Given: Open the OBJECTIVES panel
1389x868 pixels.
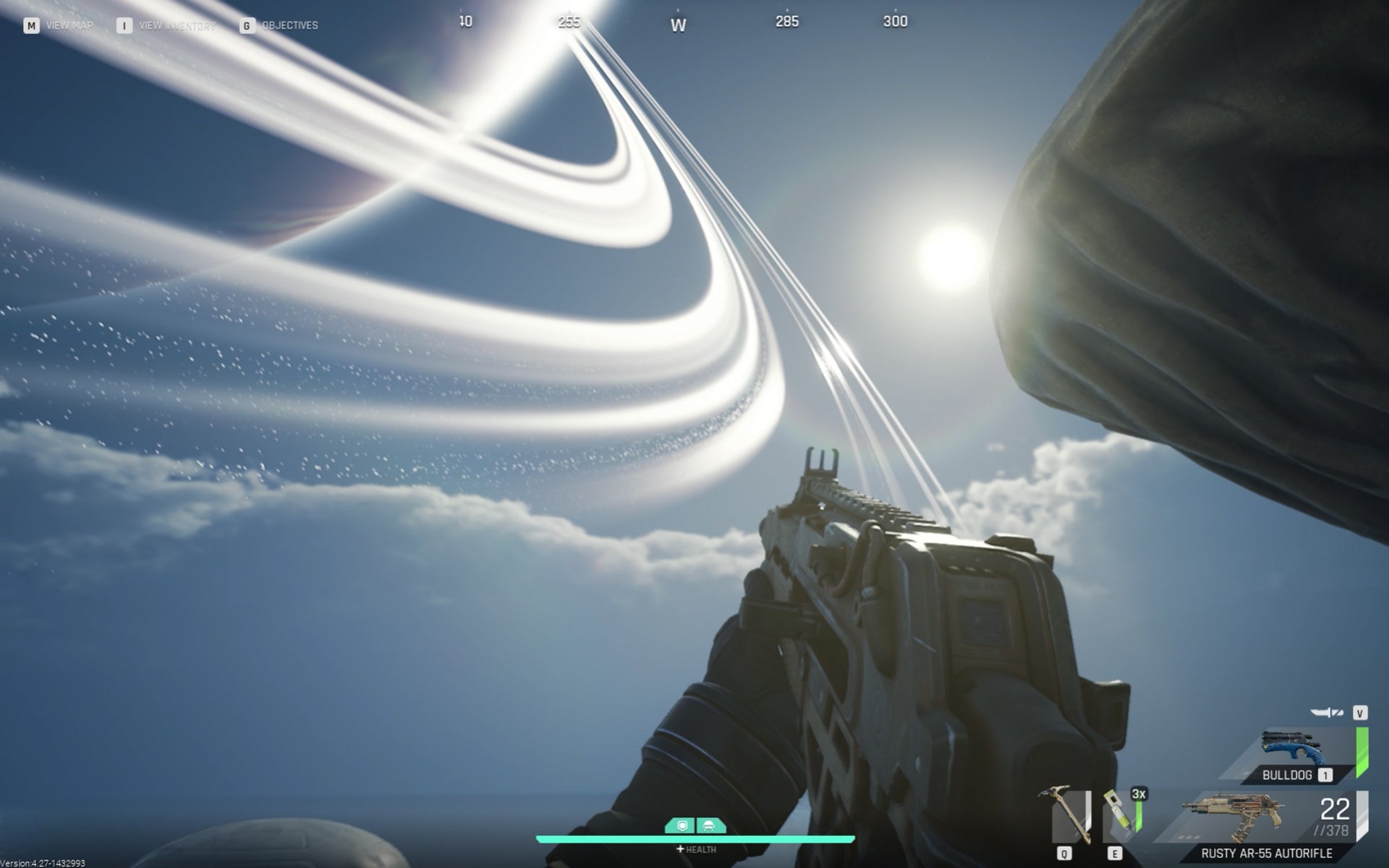Looking at the screenshot, I should [289, 24].
